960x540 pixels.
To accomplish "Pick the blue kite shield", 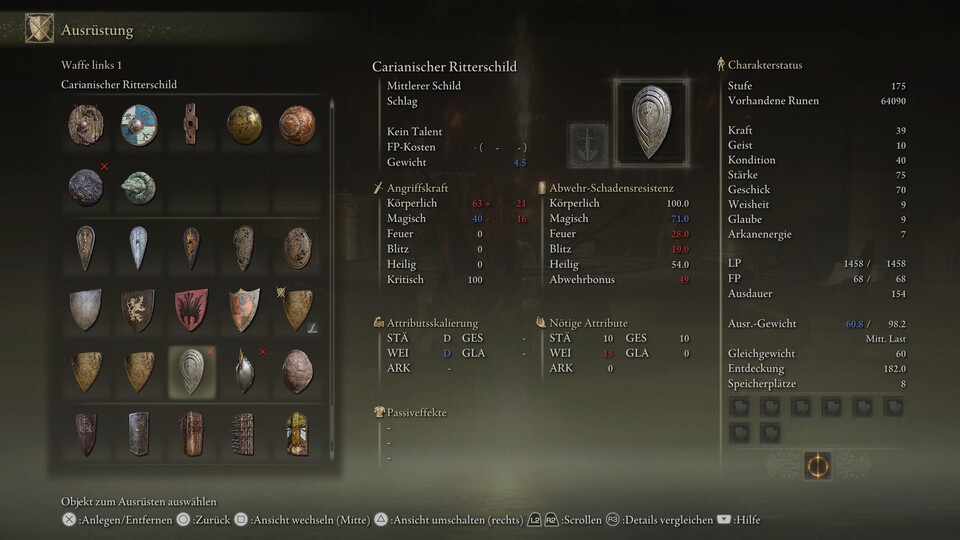I will pos(138,247).
